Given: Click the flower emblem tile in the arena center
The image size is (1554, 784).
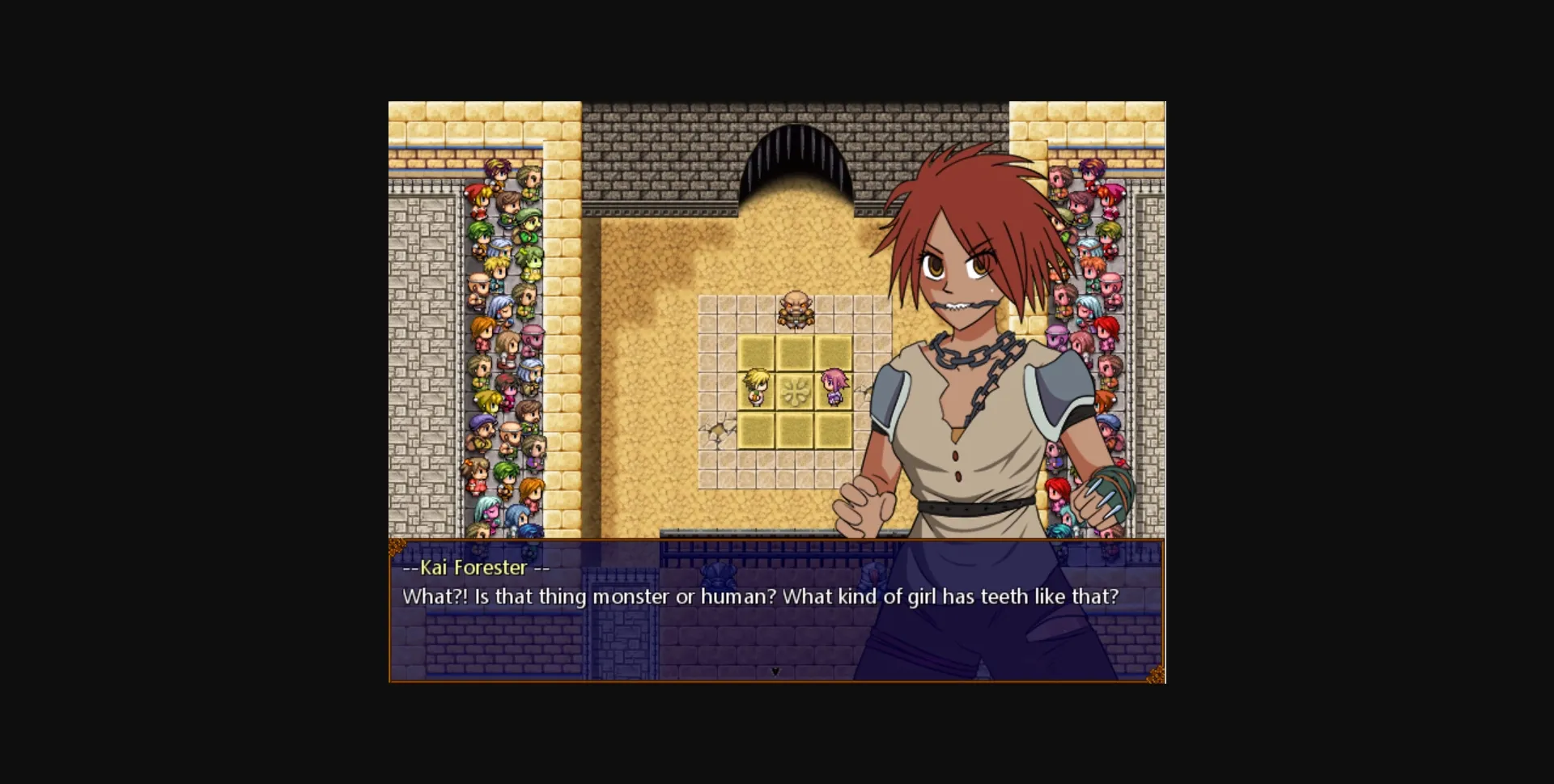Looking at the screenshot, I should tap(796, 391).
